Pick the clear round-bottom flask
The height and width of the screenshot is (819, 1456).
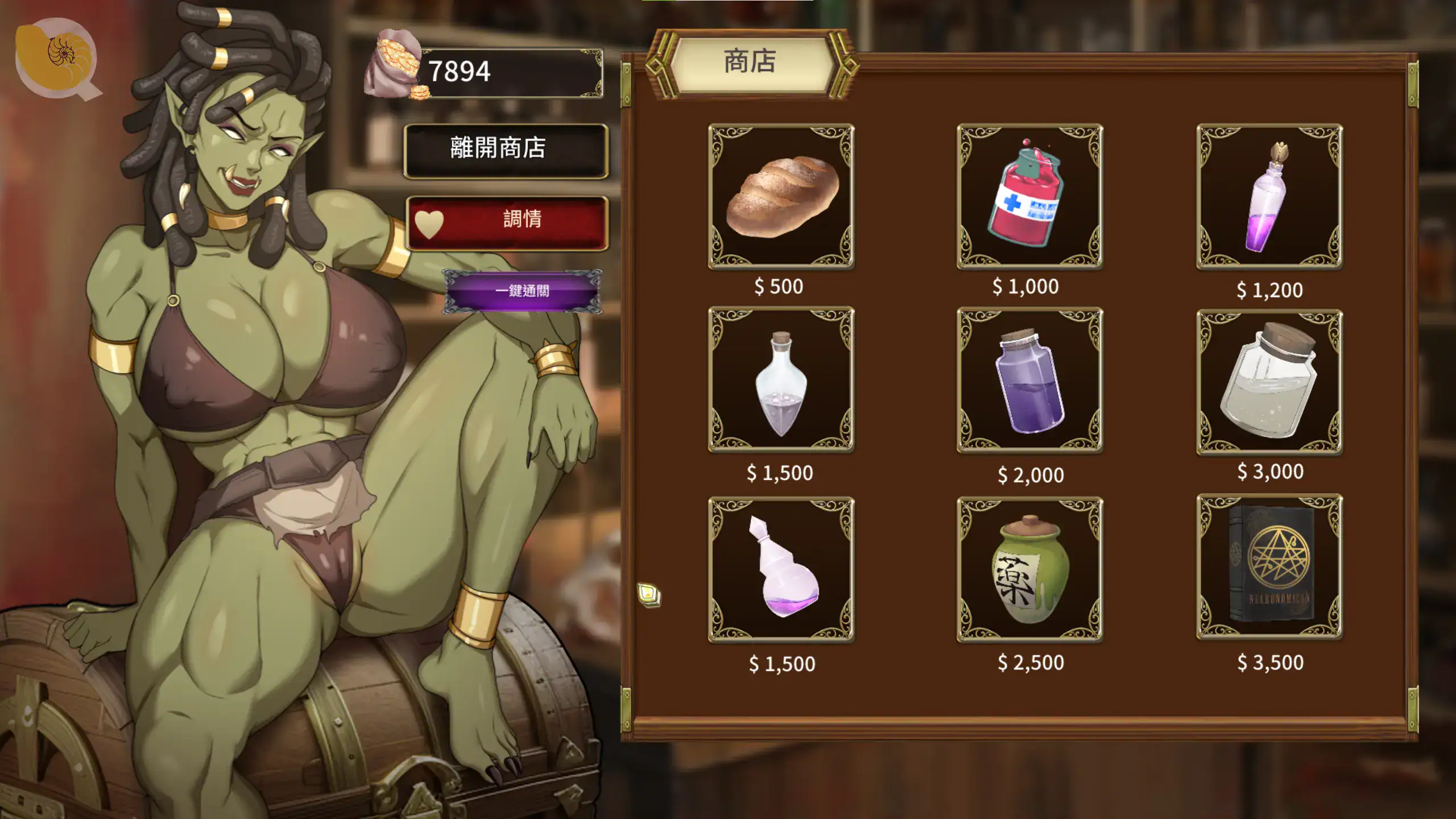781,379
